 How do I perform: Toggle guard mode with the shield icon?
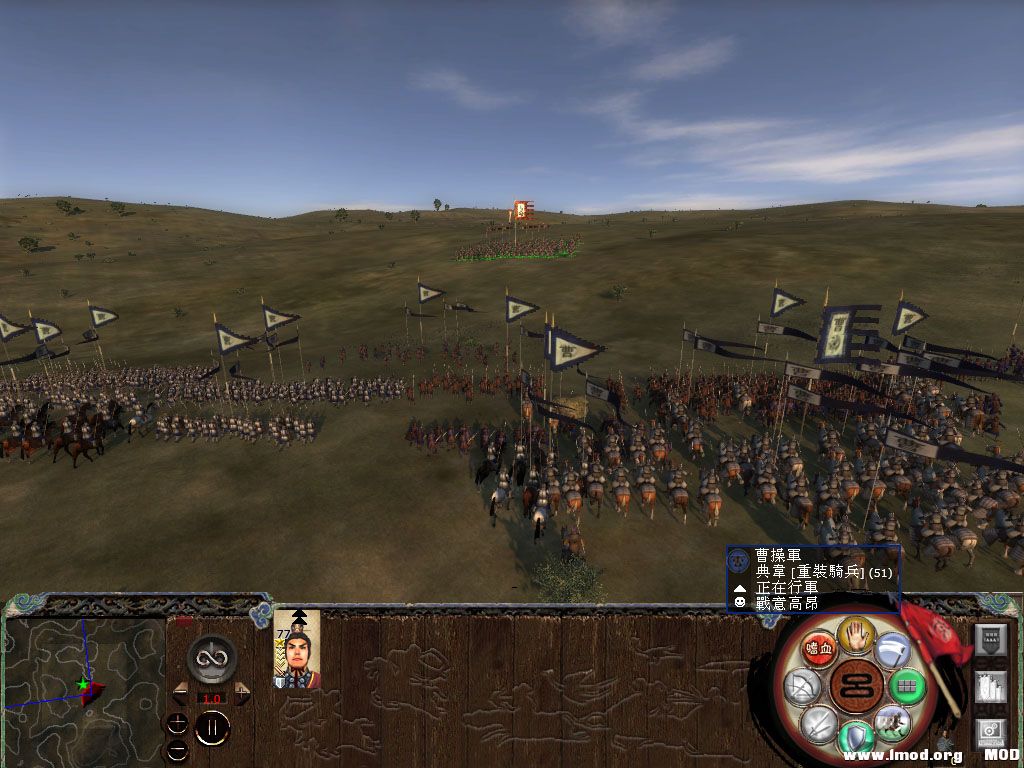[855, 738]
